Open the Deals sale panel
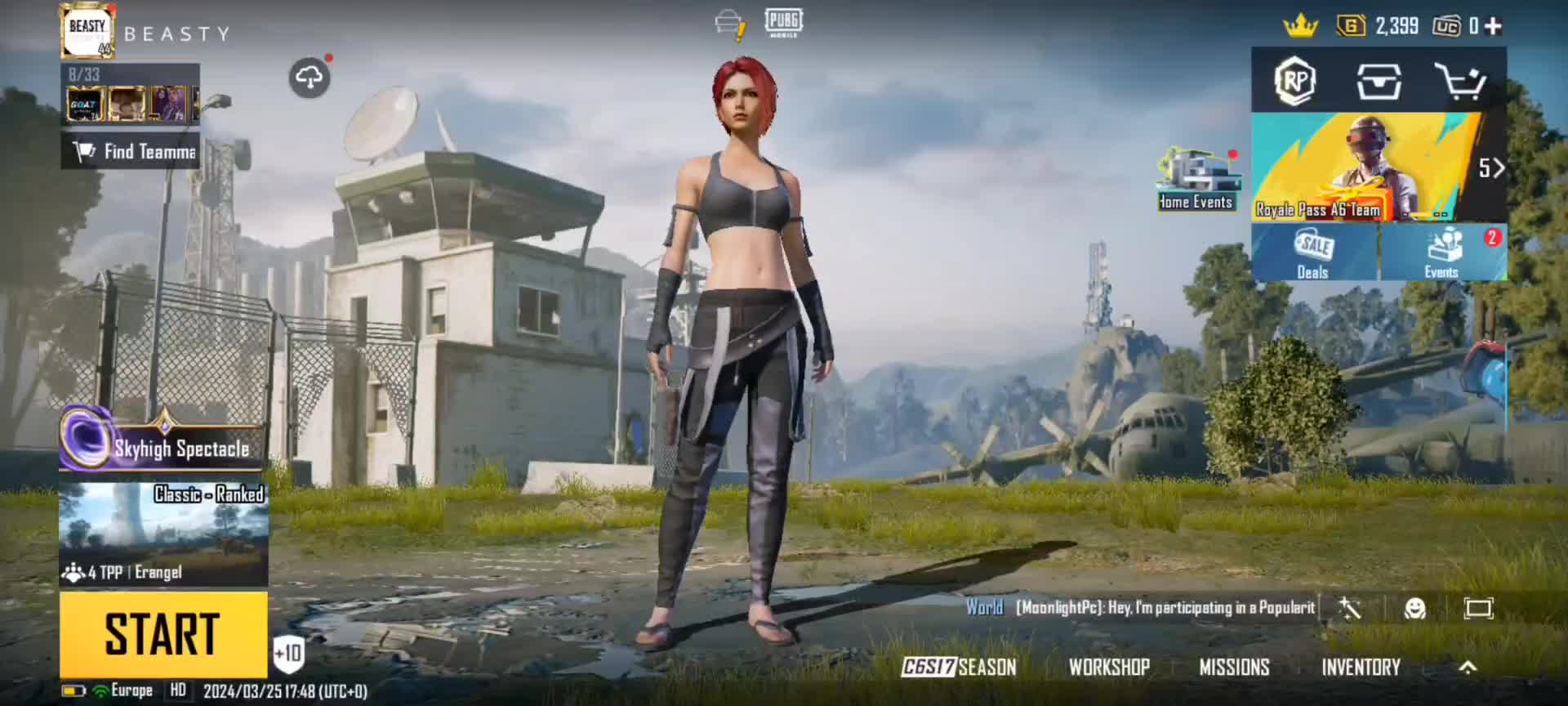This screenshot has height=706, width=1568. click(x=1314, y=252)
